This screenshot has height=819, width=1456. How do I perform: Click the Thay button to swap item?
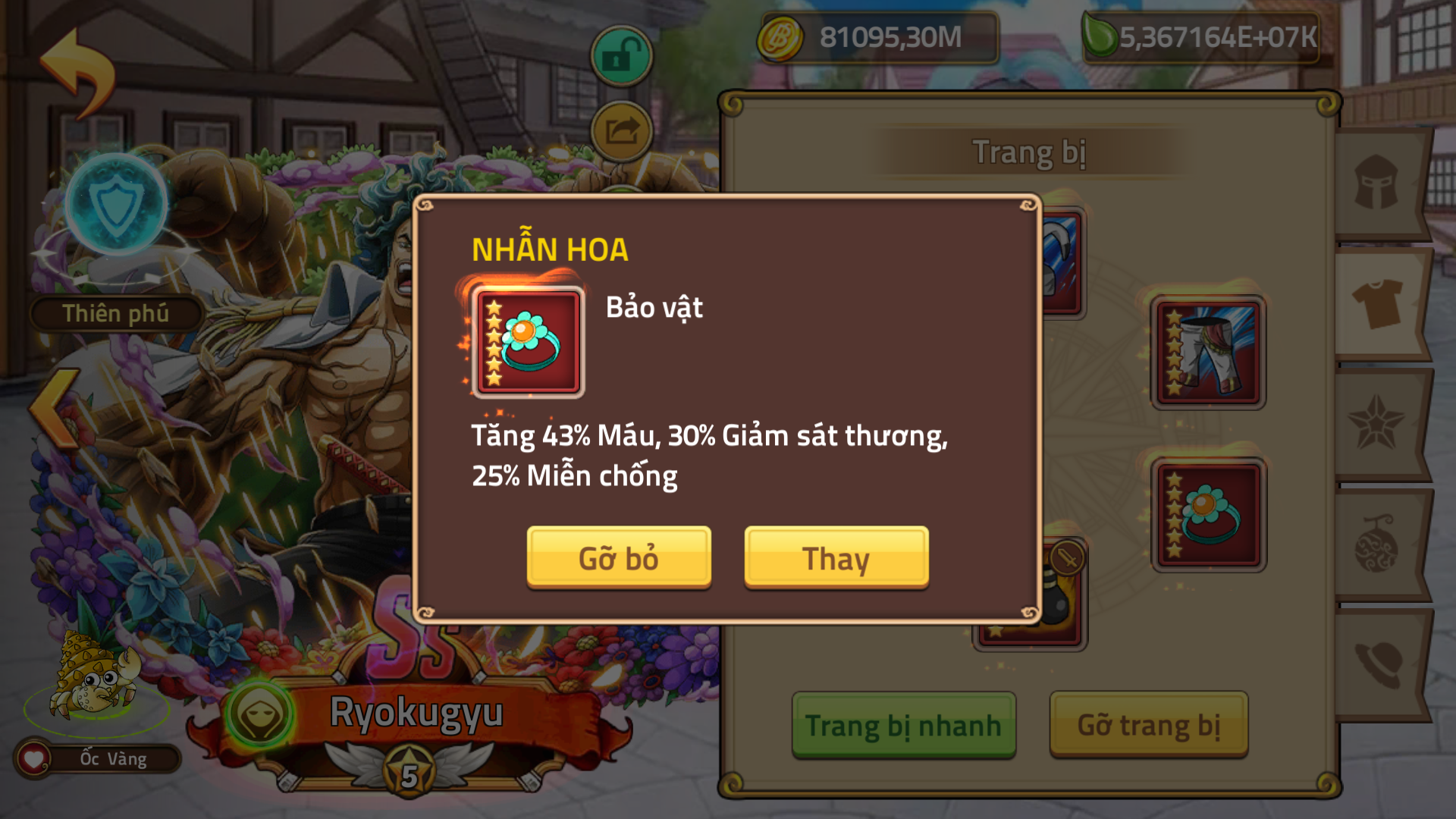(x=835, y=559)
